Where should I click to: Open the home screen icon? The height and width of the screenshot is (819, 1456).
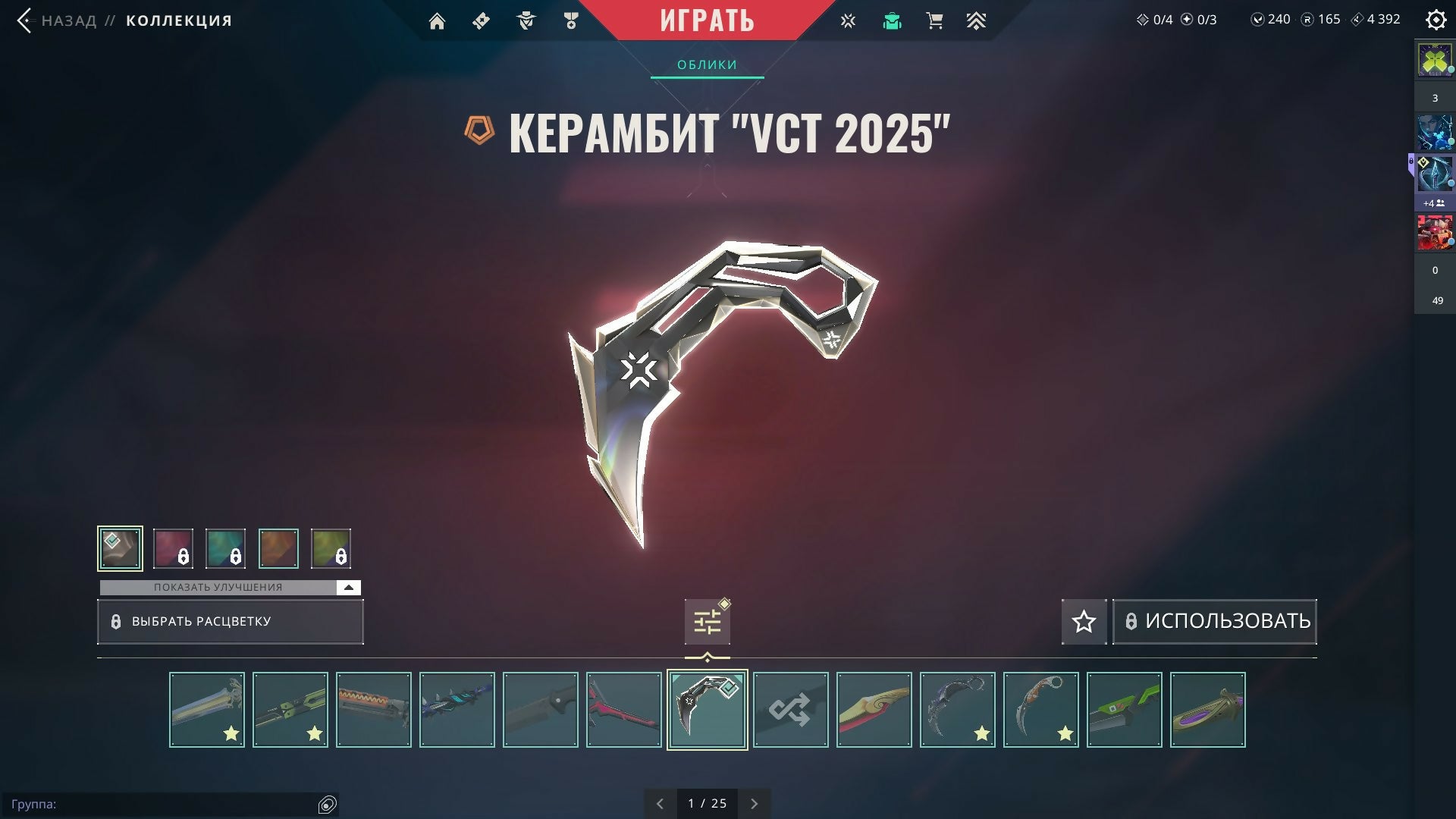pos(437,21)
